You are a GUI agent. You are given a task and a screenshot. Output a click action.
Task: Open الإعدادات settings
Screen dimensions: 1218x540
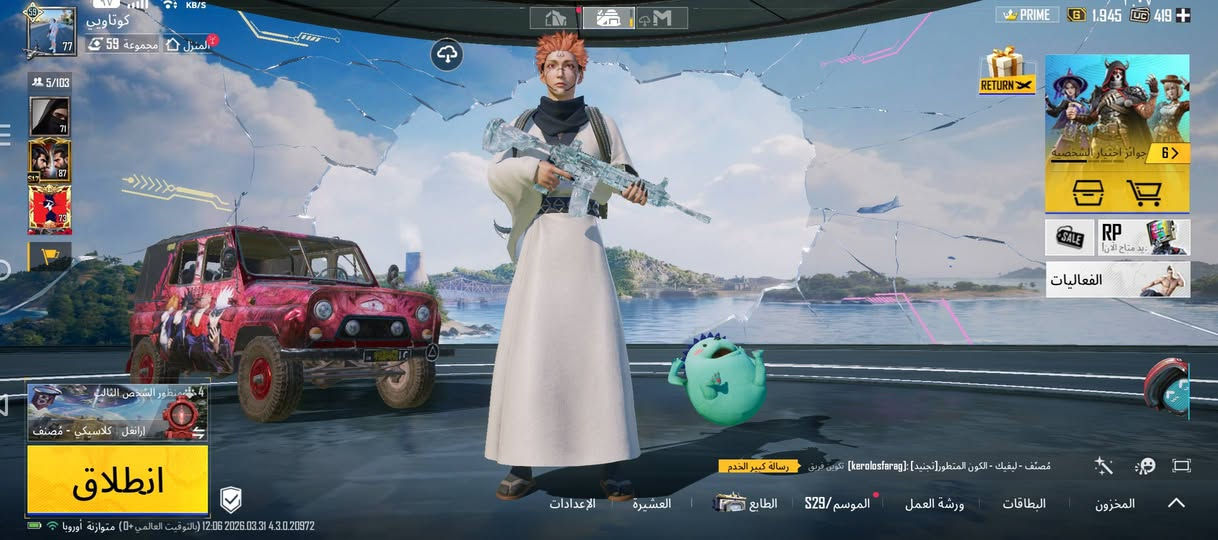(x=572, y=504)
